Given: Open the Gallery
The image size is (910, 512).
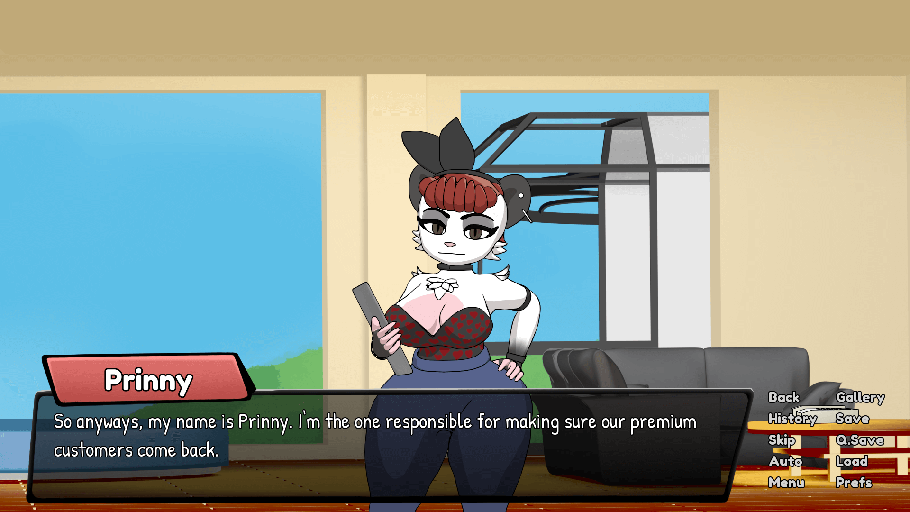Looking at the screenshot, I should (860, 398).
